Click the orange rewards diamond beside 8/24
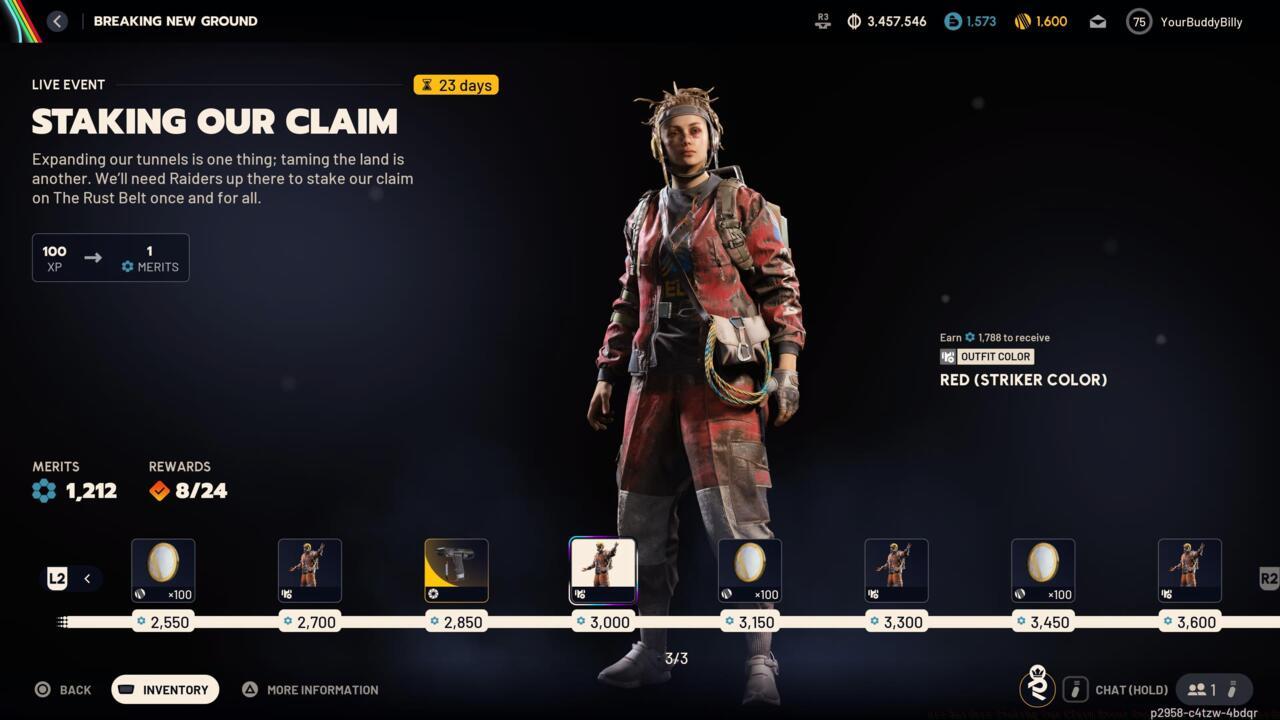 tap(158, 491)
